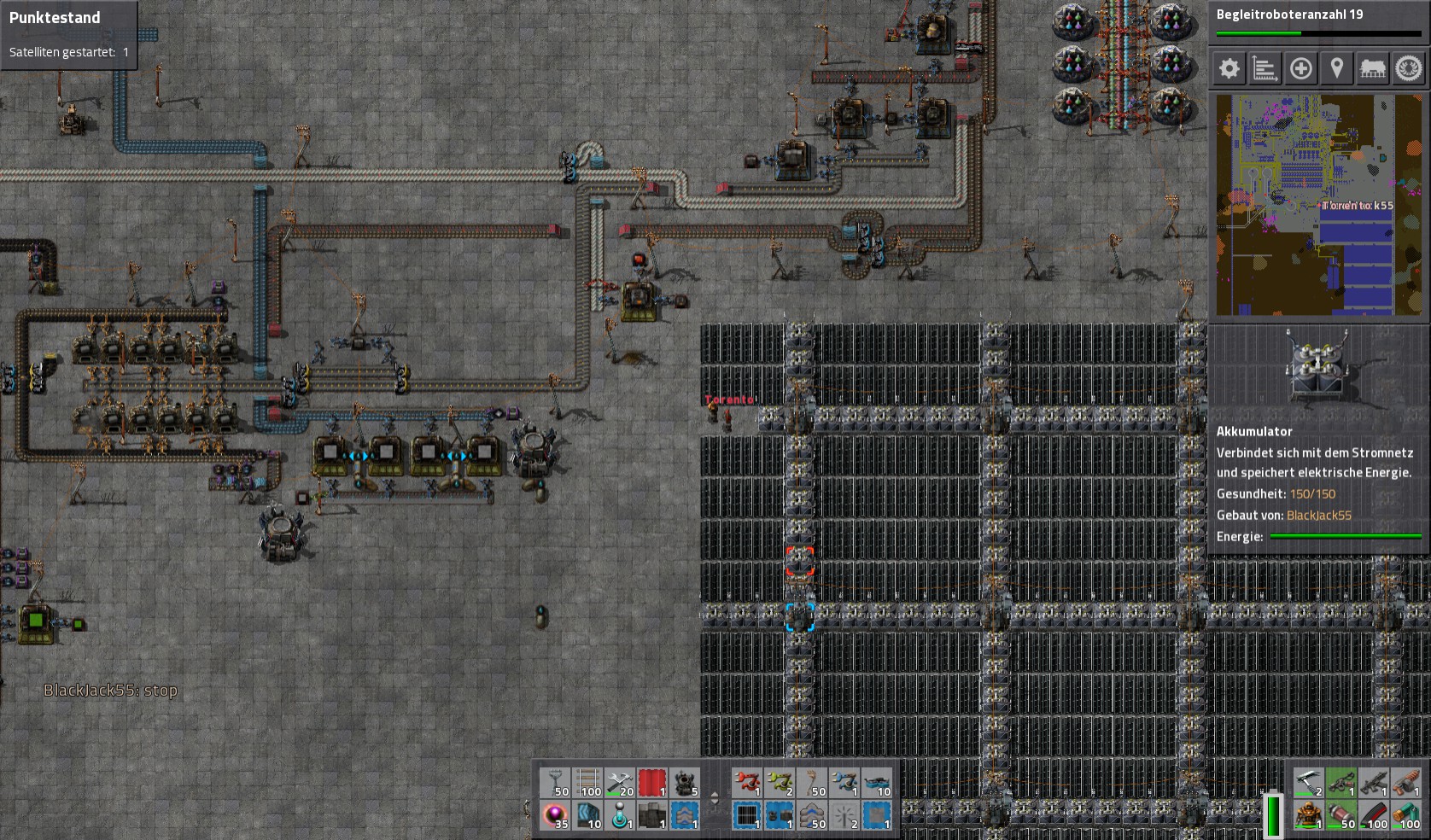1431x840 pixels.
Task: Select the pickaxe tool slot
Action: pyautogui.click(x=1309, y=783)
